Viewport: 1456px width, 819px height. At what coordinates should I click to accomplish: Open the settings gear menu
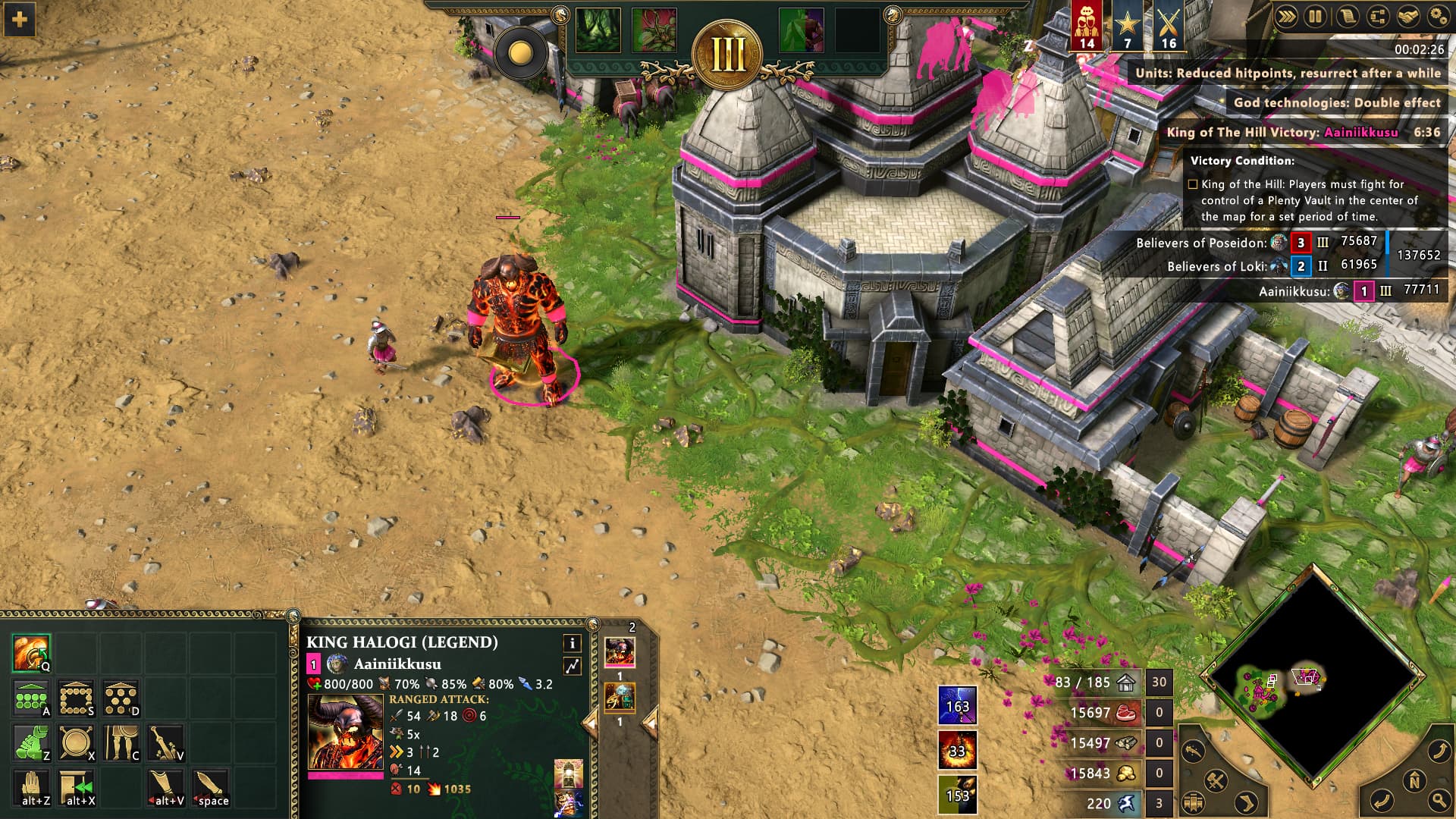pyautogui.click(x=1438, y=16)
